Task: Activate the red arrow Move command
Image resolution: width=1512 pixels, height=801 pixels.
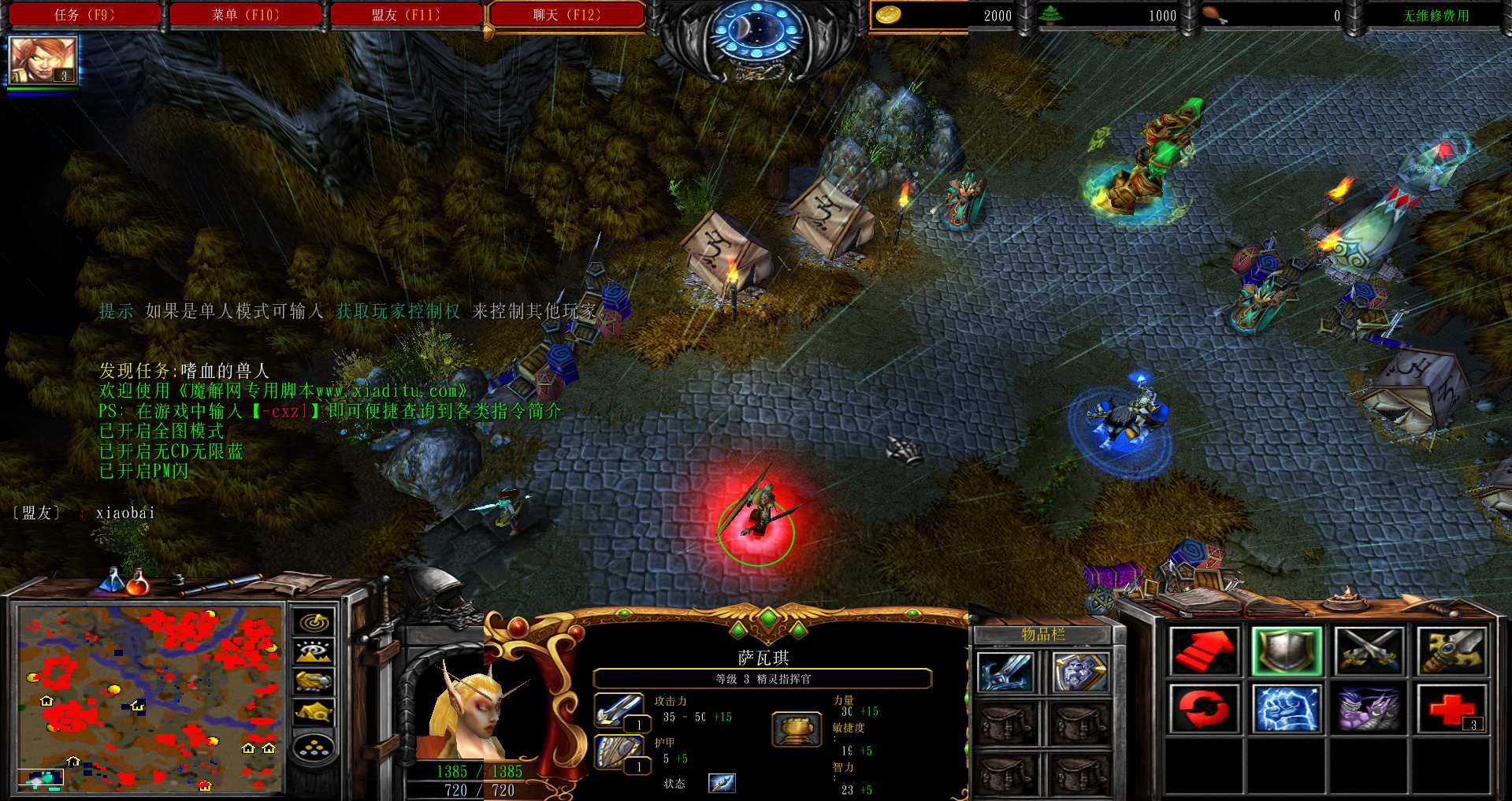Action: tap(1203, 651)
